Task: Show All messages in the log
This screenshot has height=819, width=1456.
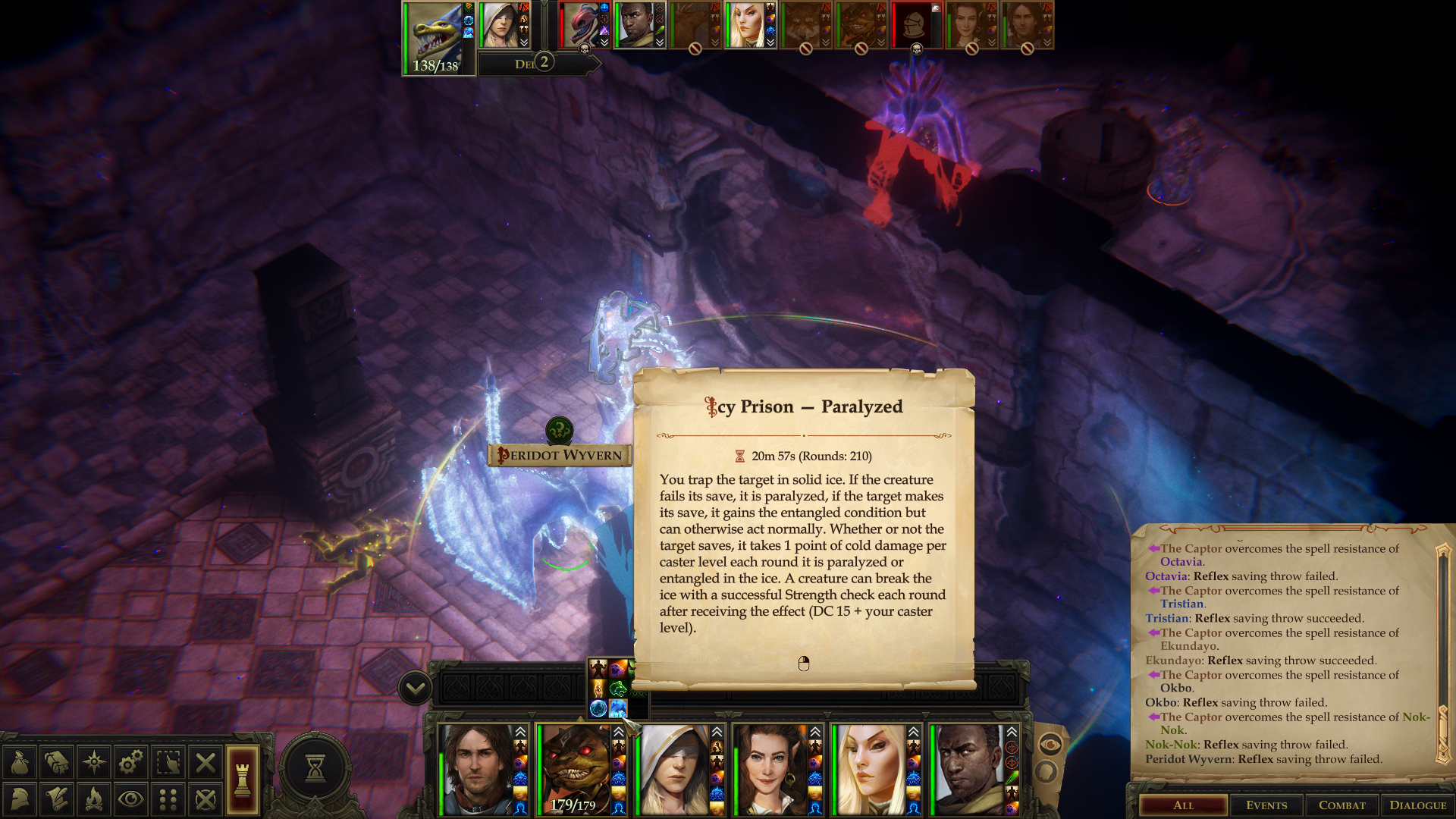Action: (x=1183, y=805)
